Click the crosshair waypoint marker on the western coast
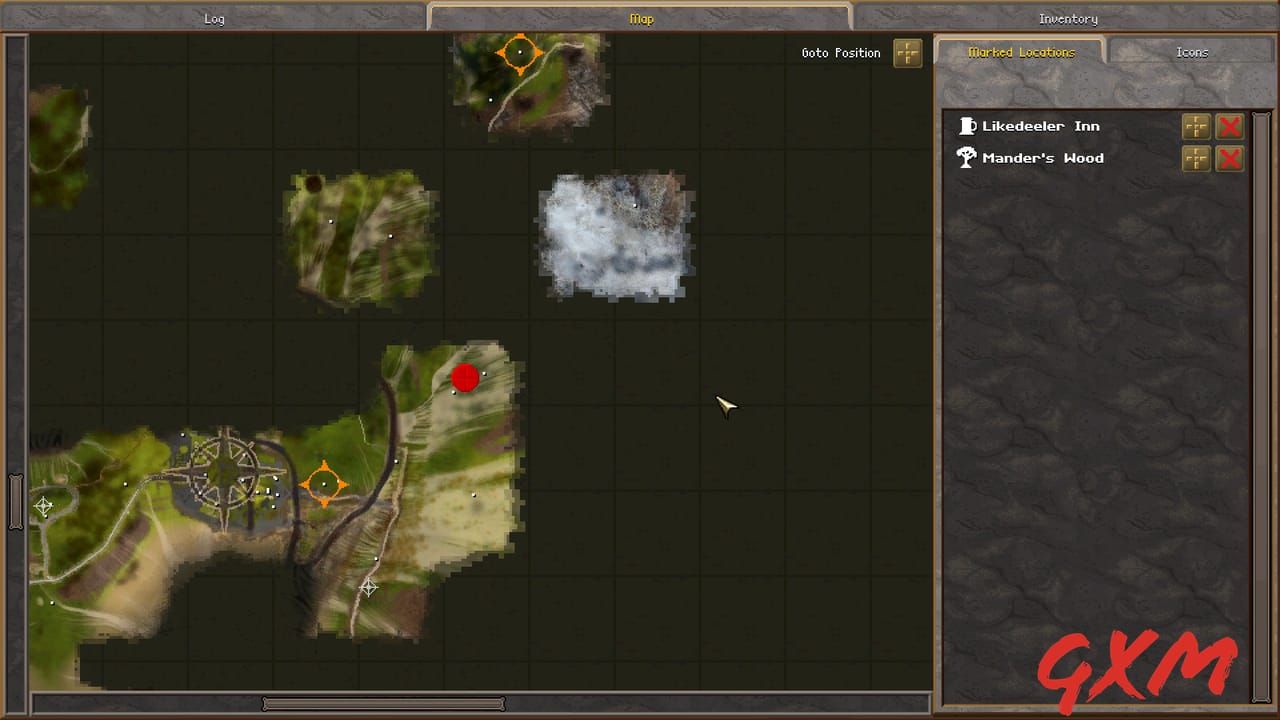This screenshot has height=720, width=1280. [44, 507]
